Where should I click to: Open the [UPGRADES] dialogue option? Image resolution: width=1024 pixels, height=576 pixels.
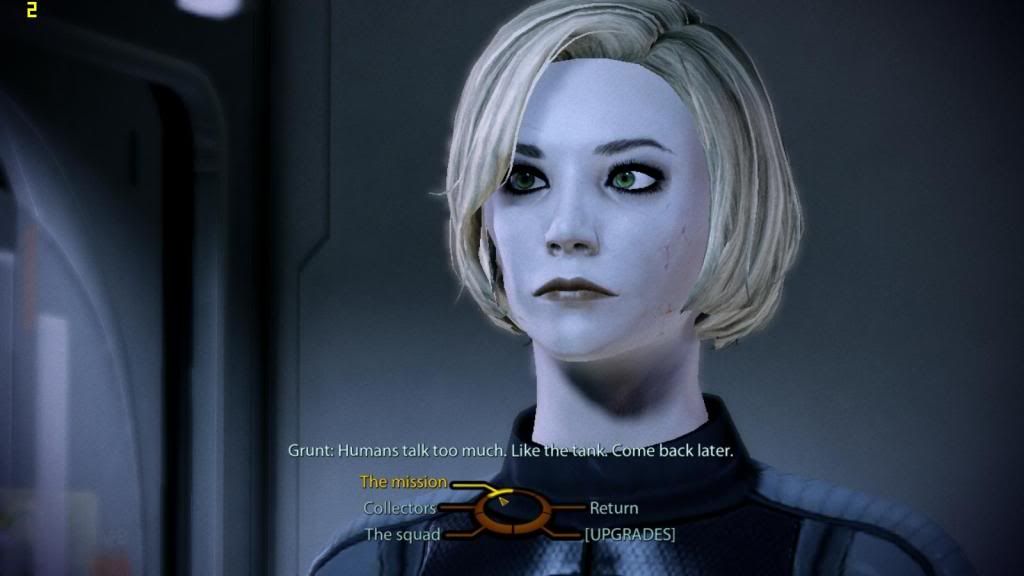(x=629, y=534)
